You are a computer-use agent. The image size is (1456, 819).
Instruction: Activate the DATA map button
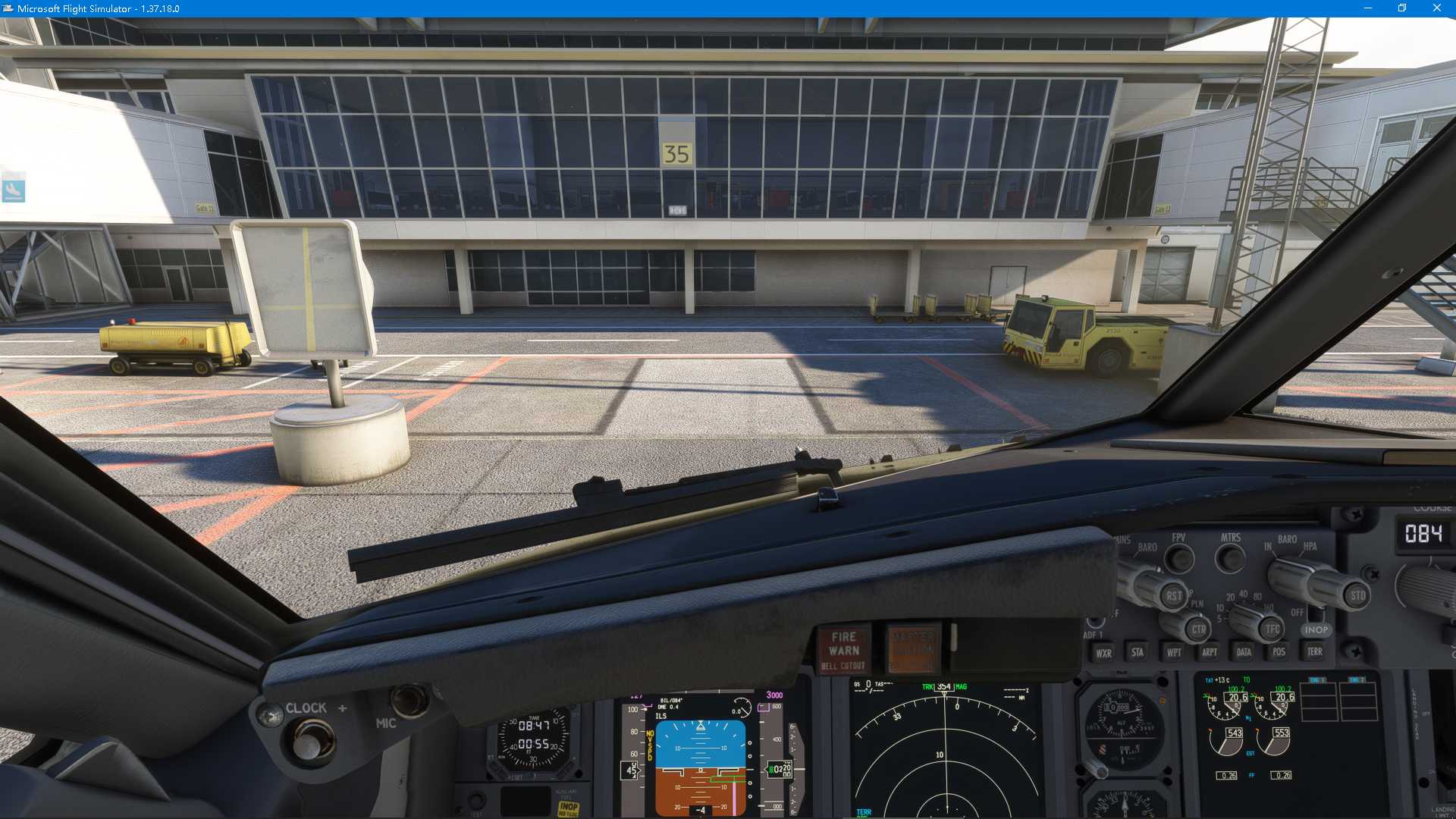tap(1244, 652)
